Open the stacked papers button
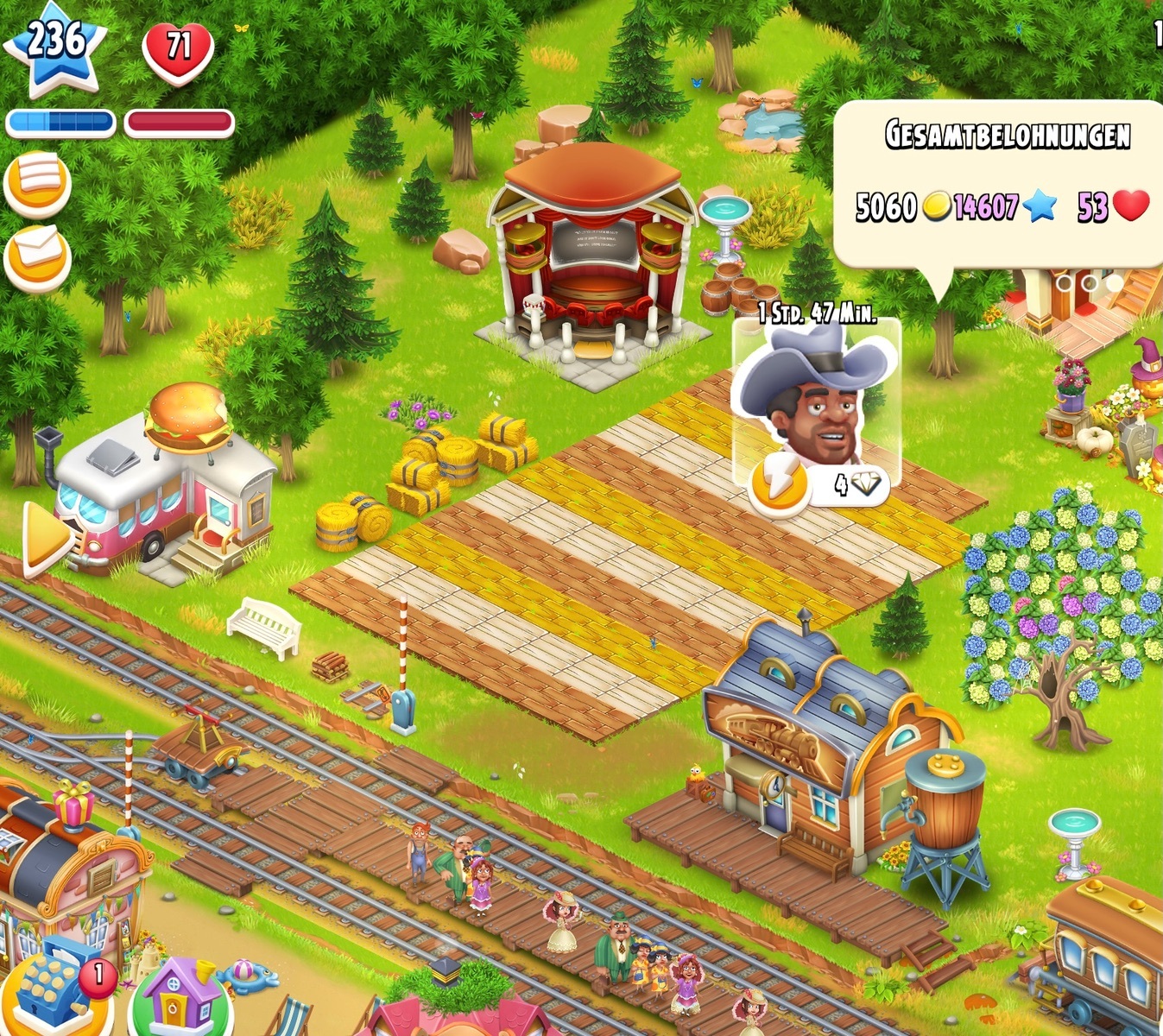The image size is (1163, 1036). [x=37, y=184]
